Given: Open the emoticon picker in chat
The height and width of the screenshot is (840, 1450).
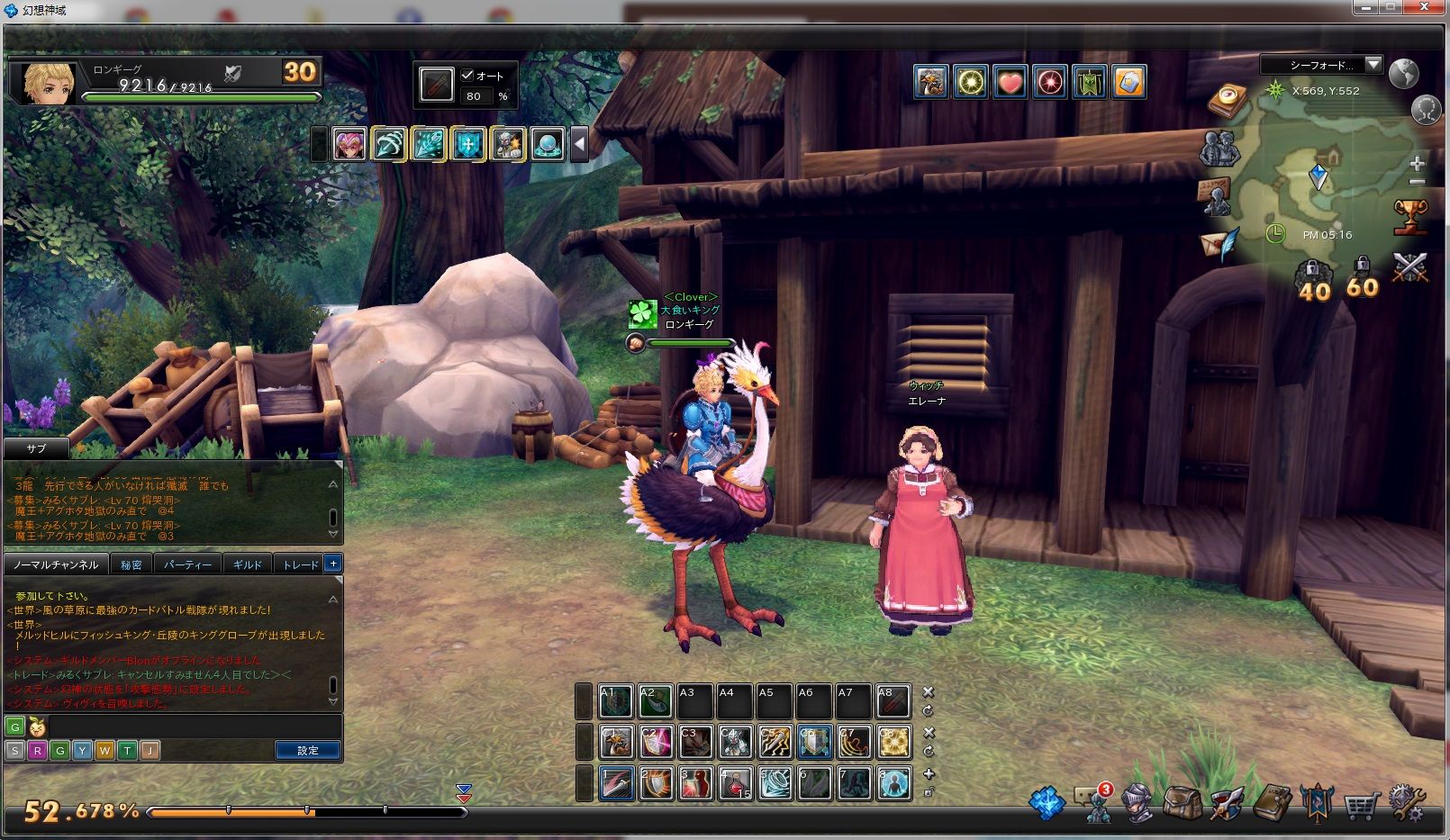Looking at the screenshot, I should point(37,727).
